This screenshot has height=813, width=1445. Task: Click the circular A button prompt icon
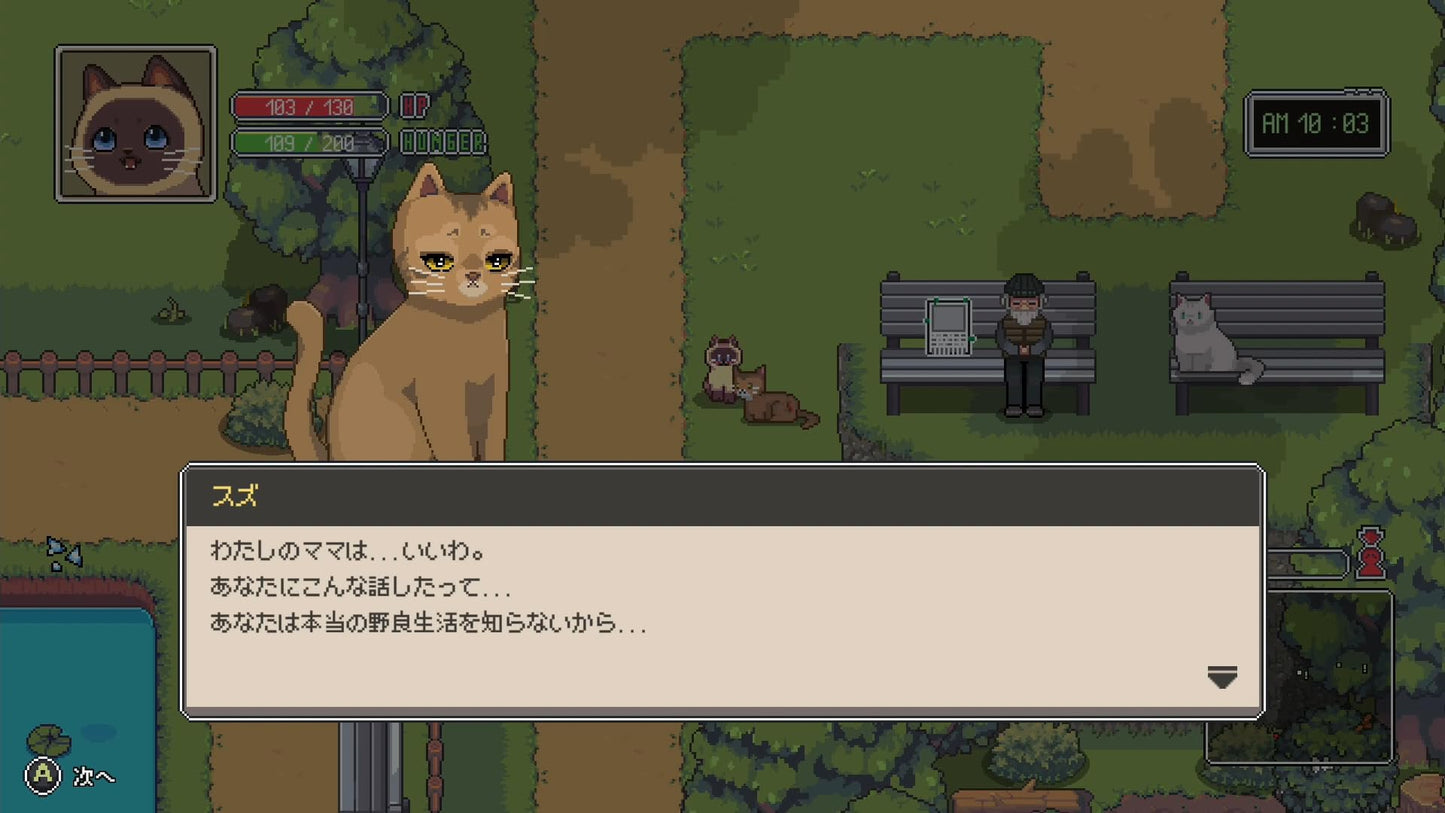[x=41, y=775]
